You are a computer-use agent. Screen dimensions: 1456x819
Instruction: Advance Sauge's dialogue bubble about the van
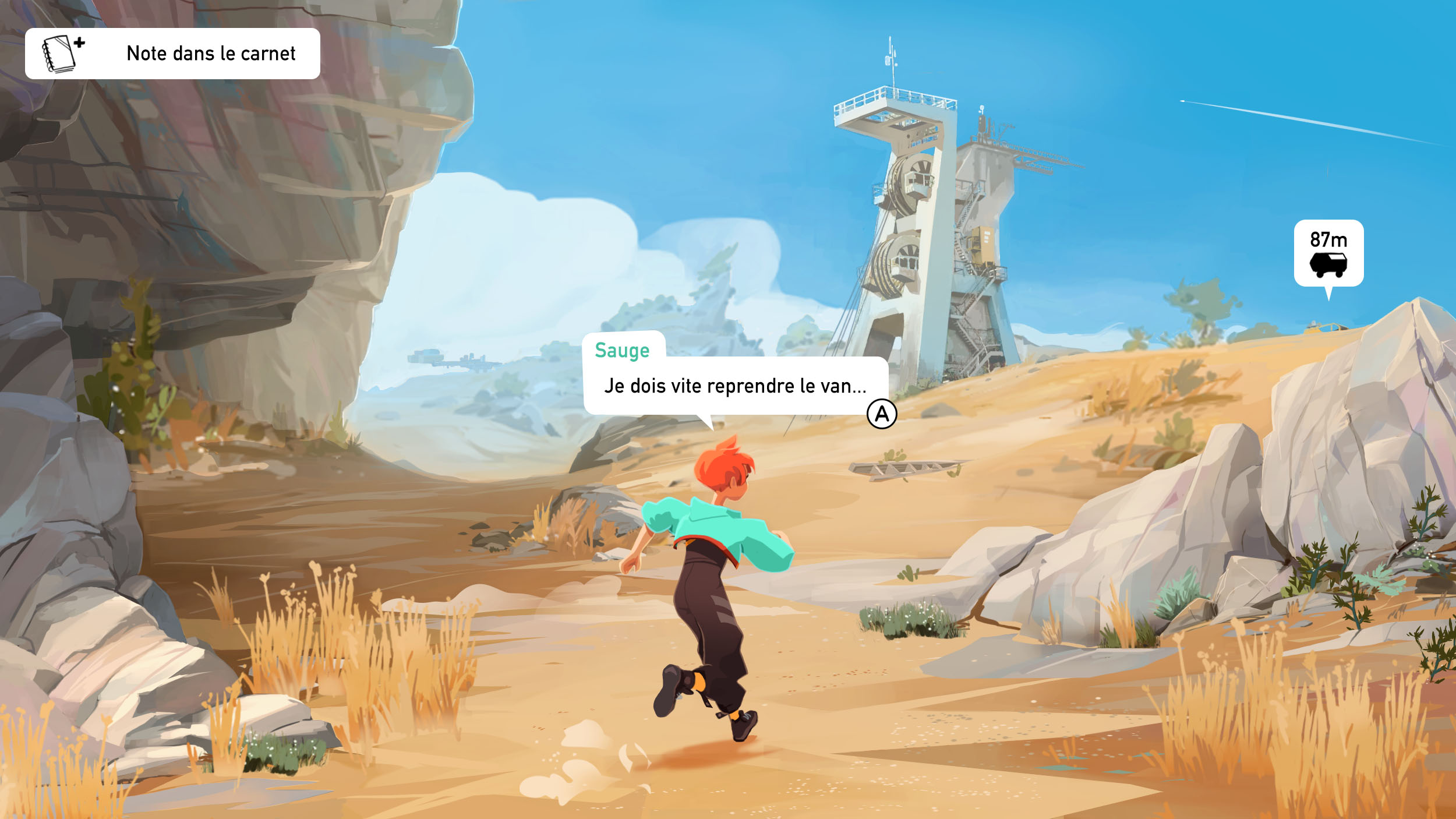[x=881, y=414]
